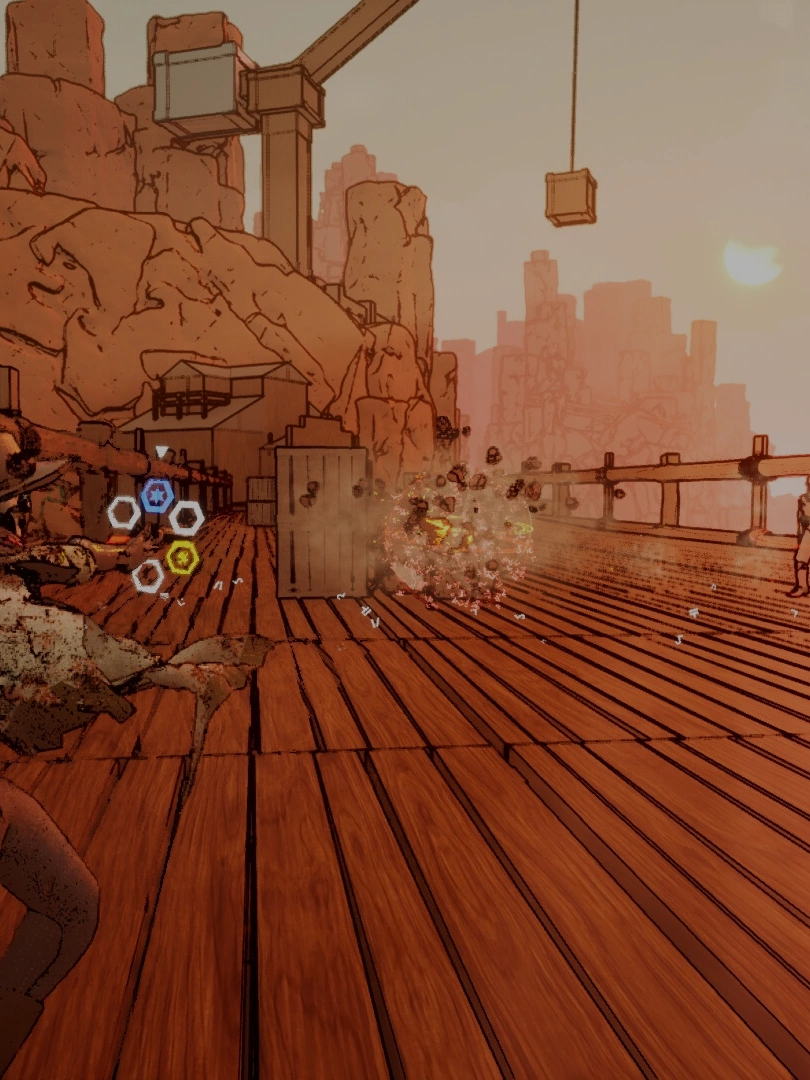Screen dimensions: 810x1080
Task: Select the yellow hexagon star marker
Action: click(182, 557)
